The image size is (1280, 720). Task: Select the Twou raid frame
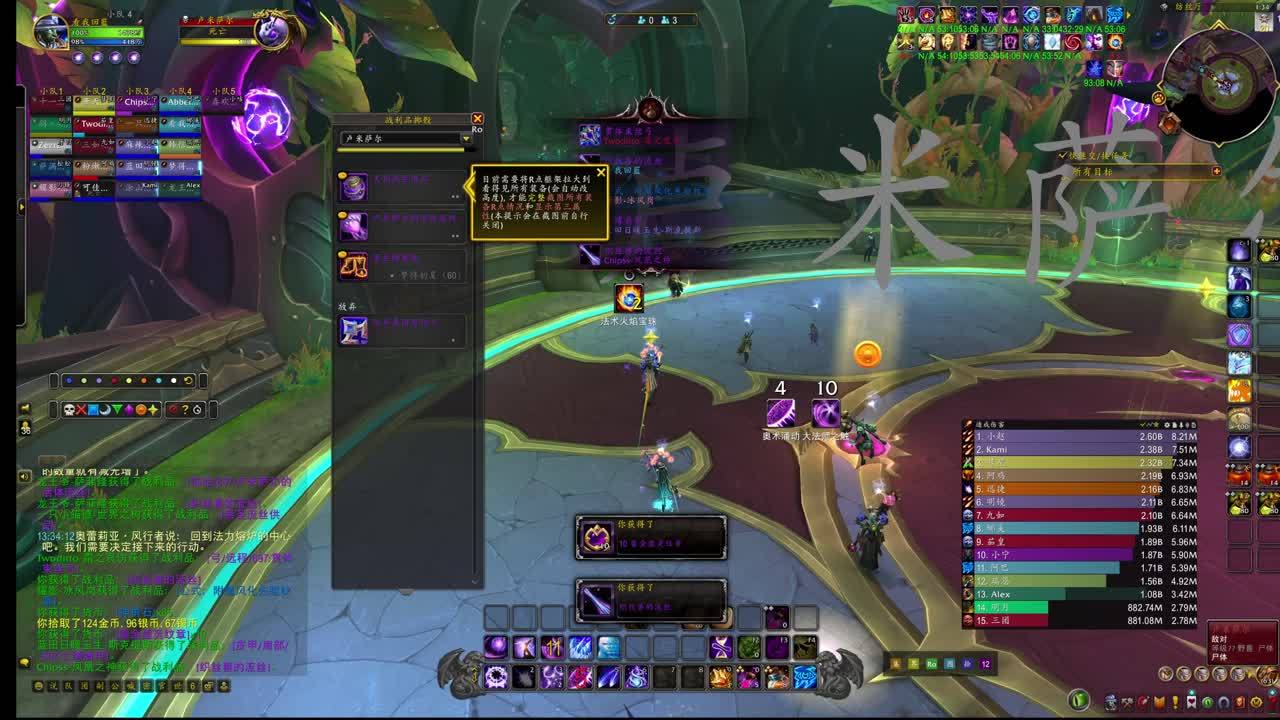(95, 123)
